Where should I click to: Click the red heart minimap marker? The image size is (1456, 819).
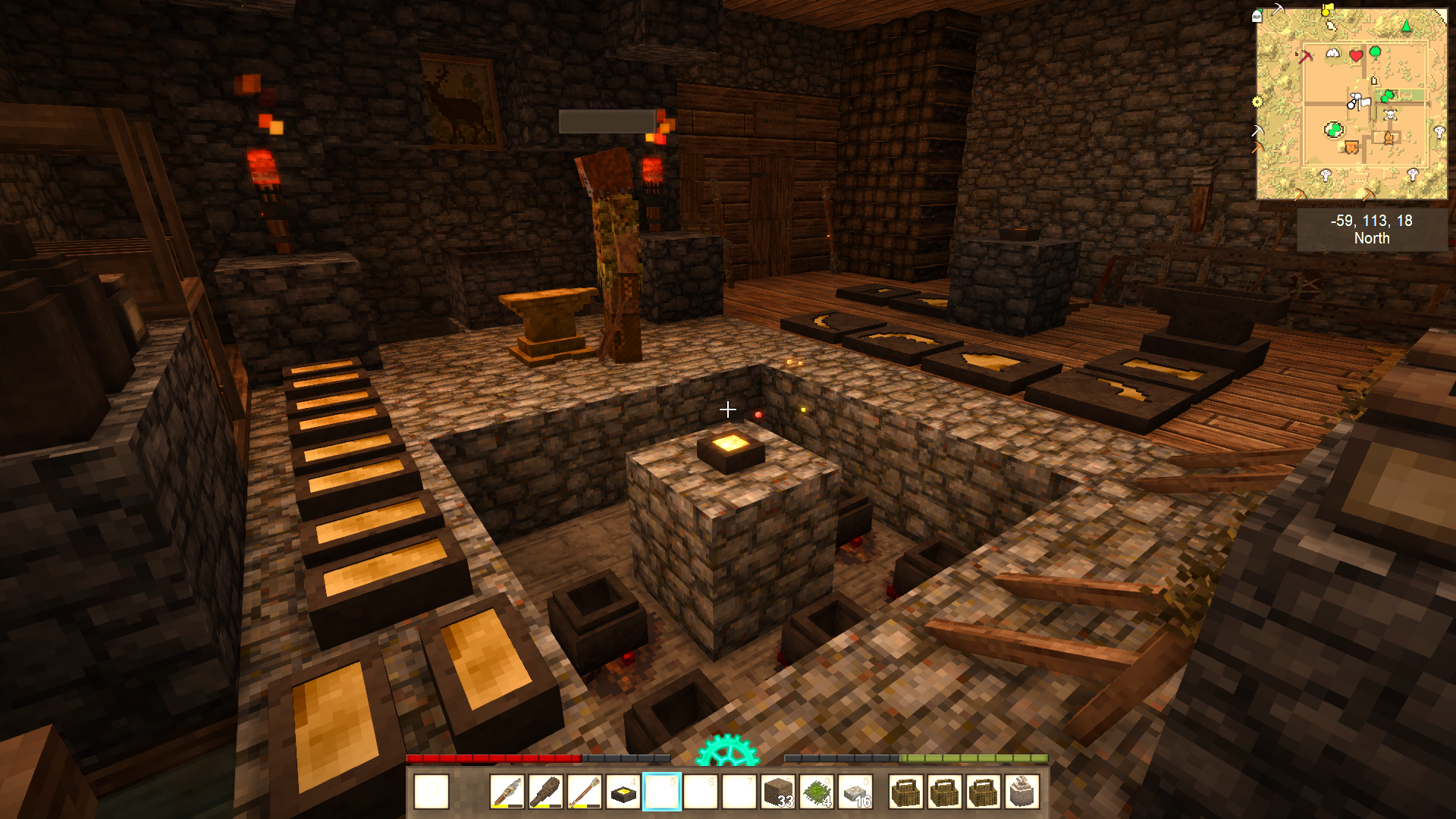coord(1356,55)
